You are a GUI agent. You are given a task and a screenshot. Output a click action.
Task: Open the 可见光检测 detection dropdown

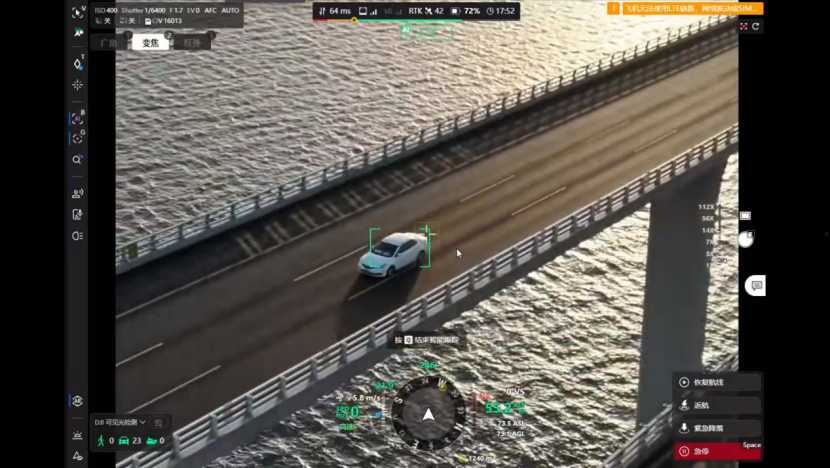point(121,422)
